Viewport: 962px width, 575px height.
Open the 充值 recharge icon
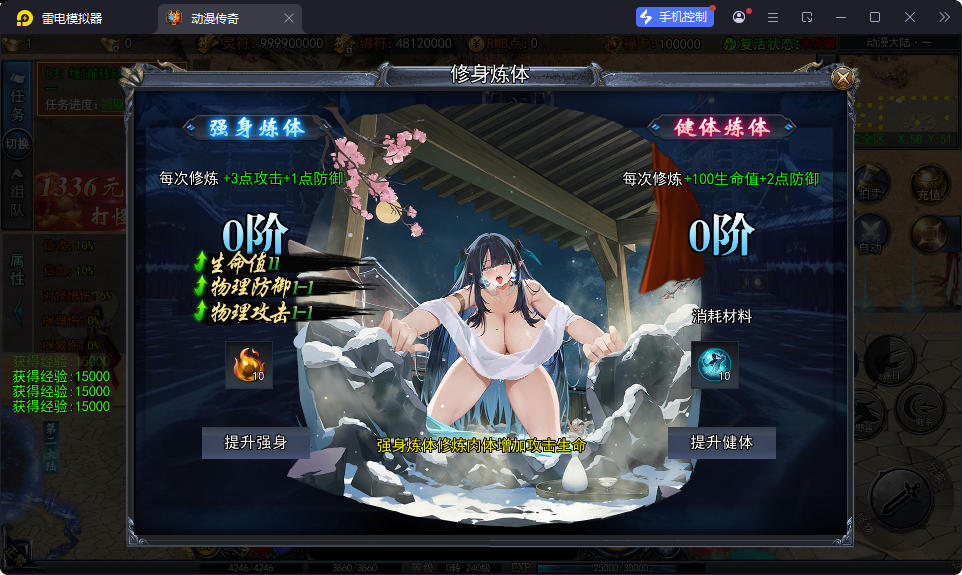tap(929, 186)
